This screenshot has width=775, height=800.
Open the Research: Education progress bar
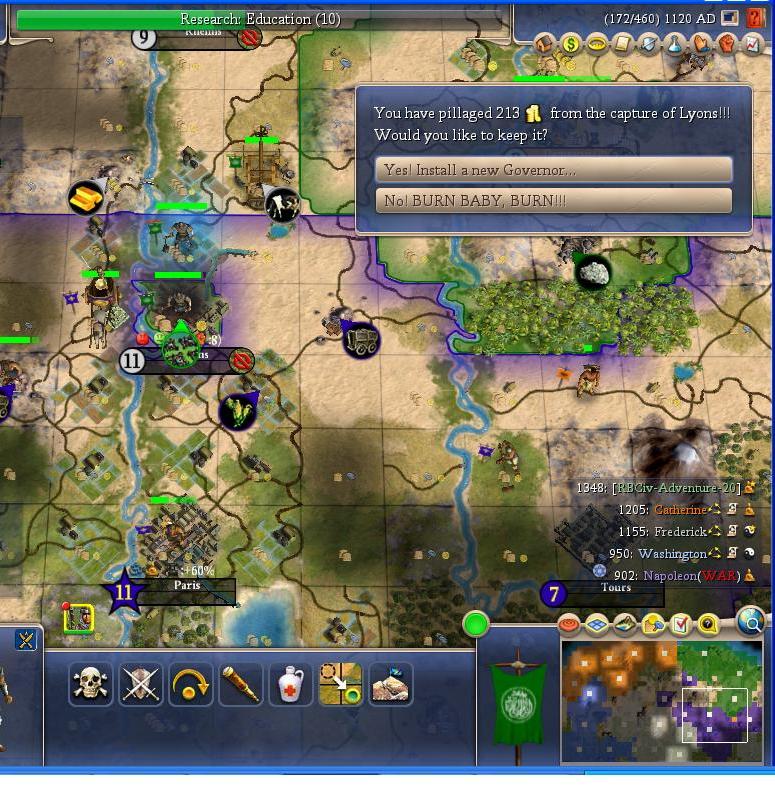click(x=259, y=19)
